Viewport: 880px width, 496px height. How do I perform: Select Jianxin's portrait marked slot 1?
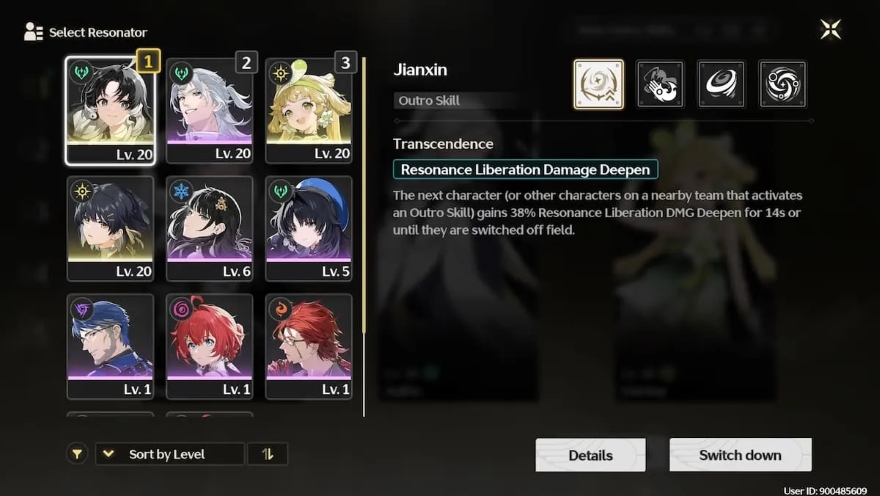109,110
